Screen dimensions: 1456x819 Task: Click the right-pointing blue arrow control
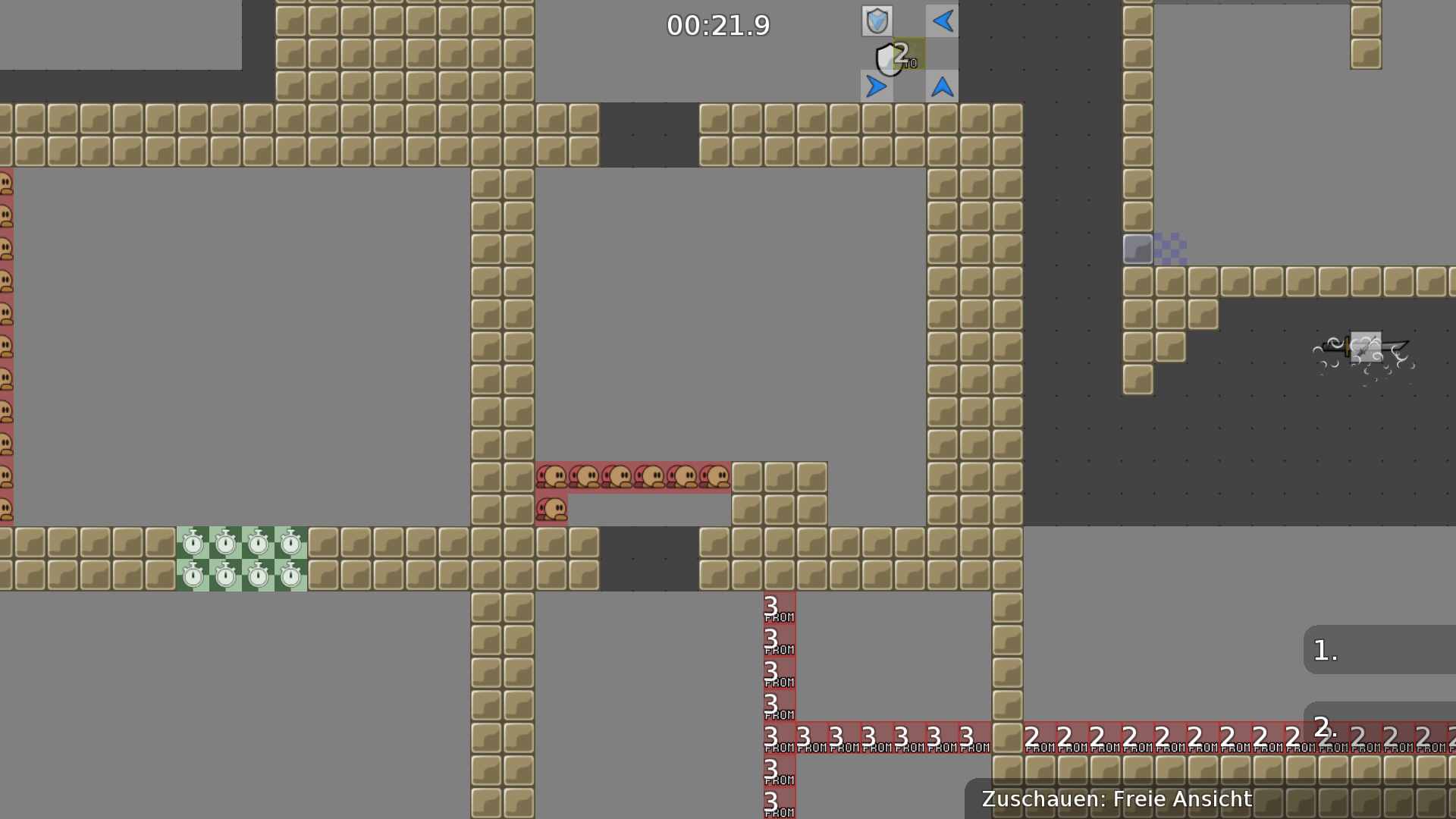877,86
